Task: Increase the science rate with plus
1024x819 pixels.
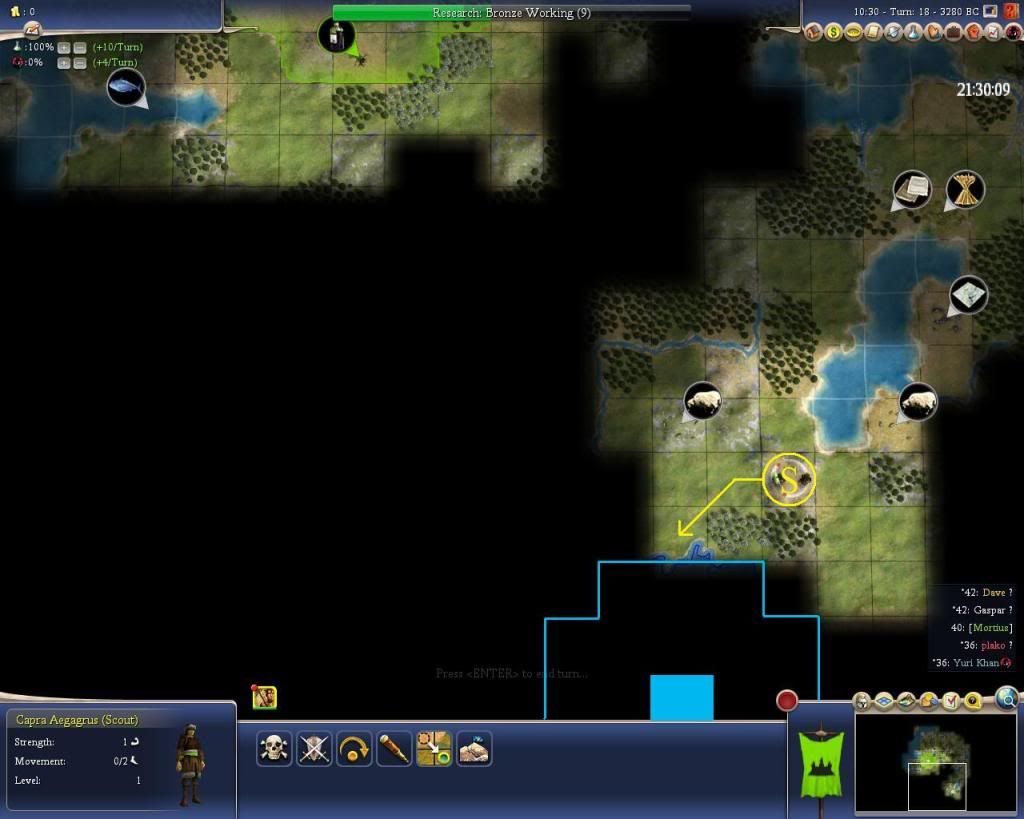Action: (x=63, y=47)
